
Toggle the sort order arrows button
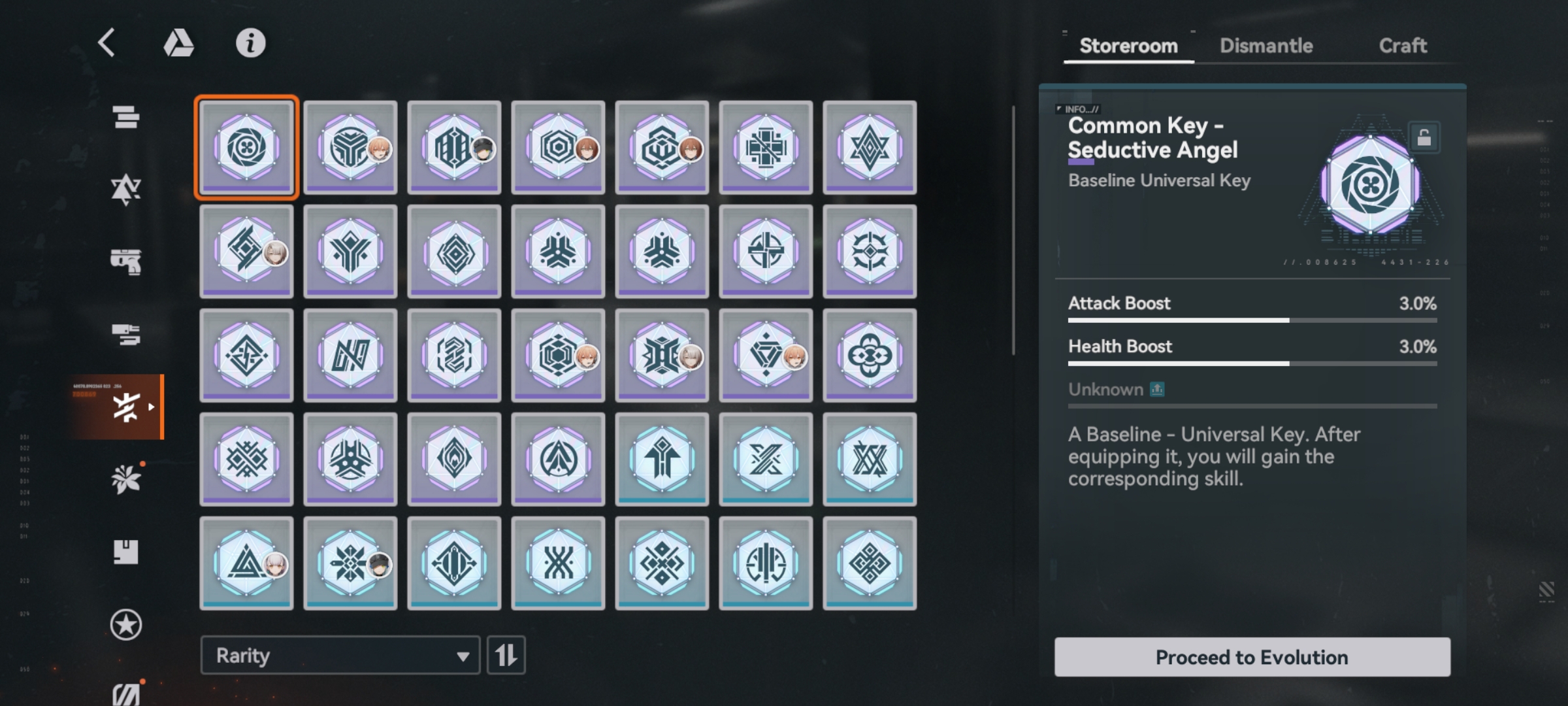(506, 655)
